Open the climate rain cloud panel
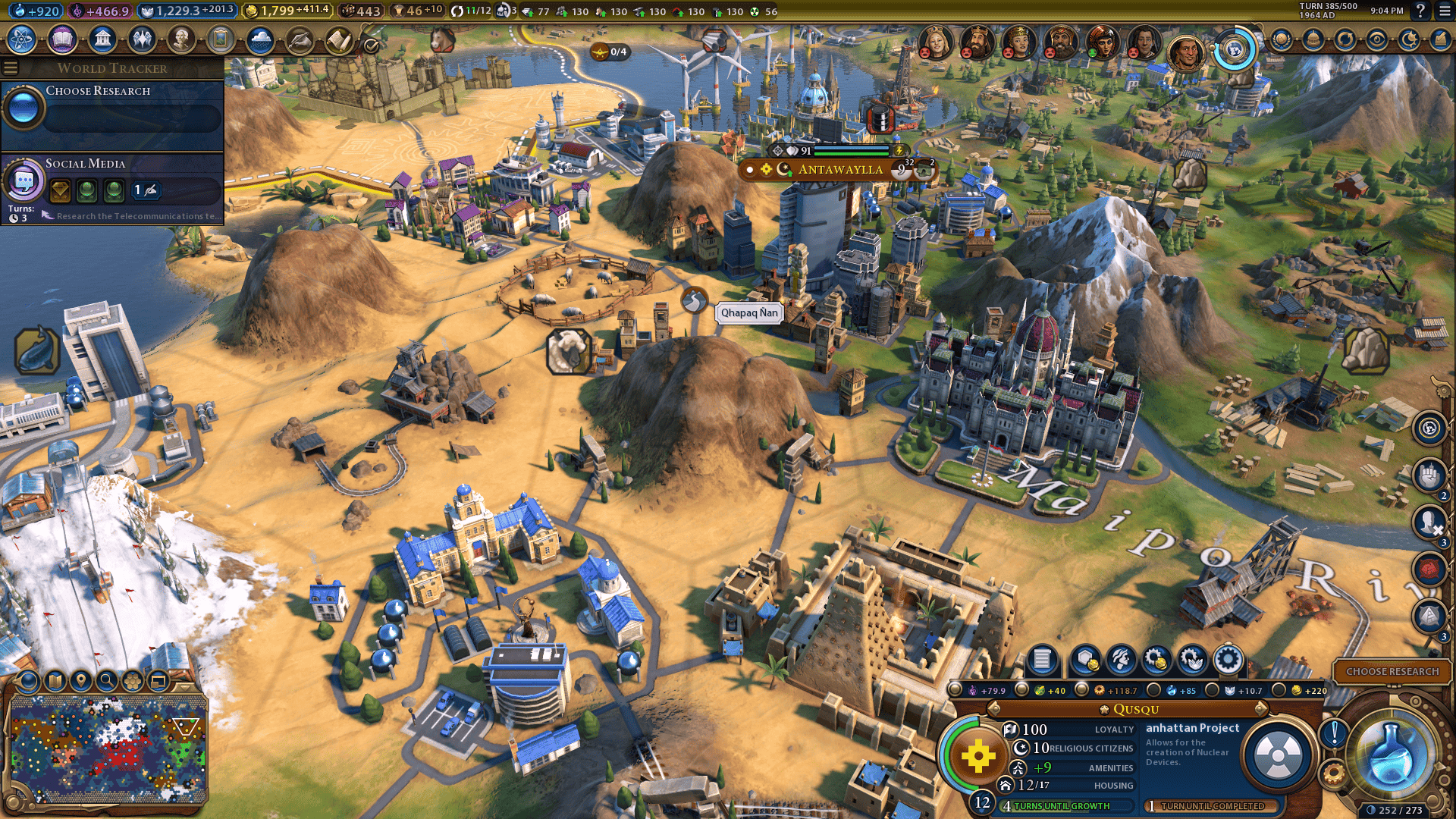 click(x=260, y=39)
